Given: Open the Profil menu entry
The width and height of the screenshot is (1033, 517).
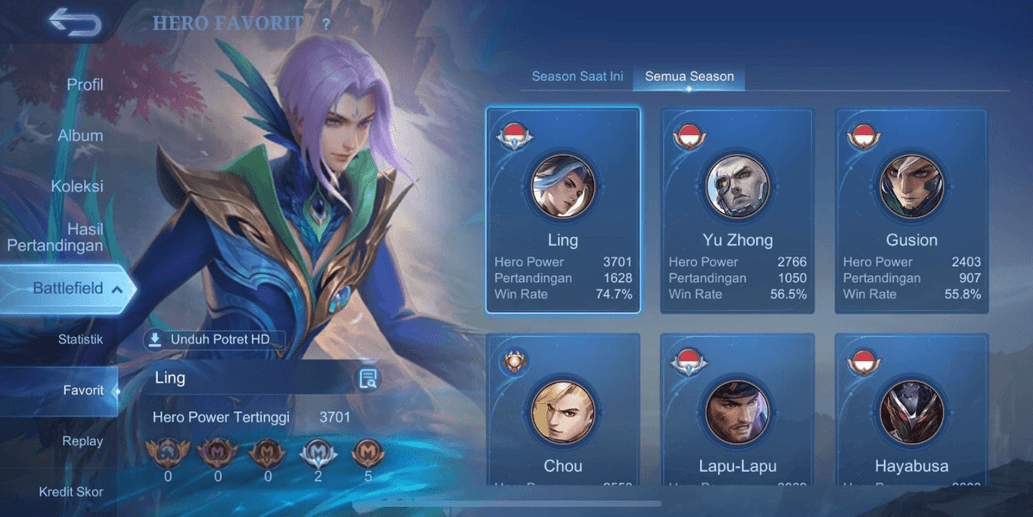Looking at the screenshot, I should [x=85, y=85].
